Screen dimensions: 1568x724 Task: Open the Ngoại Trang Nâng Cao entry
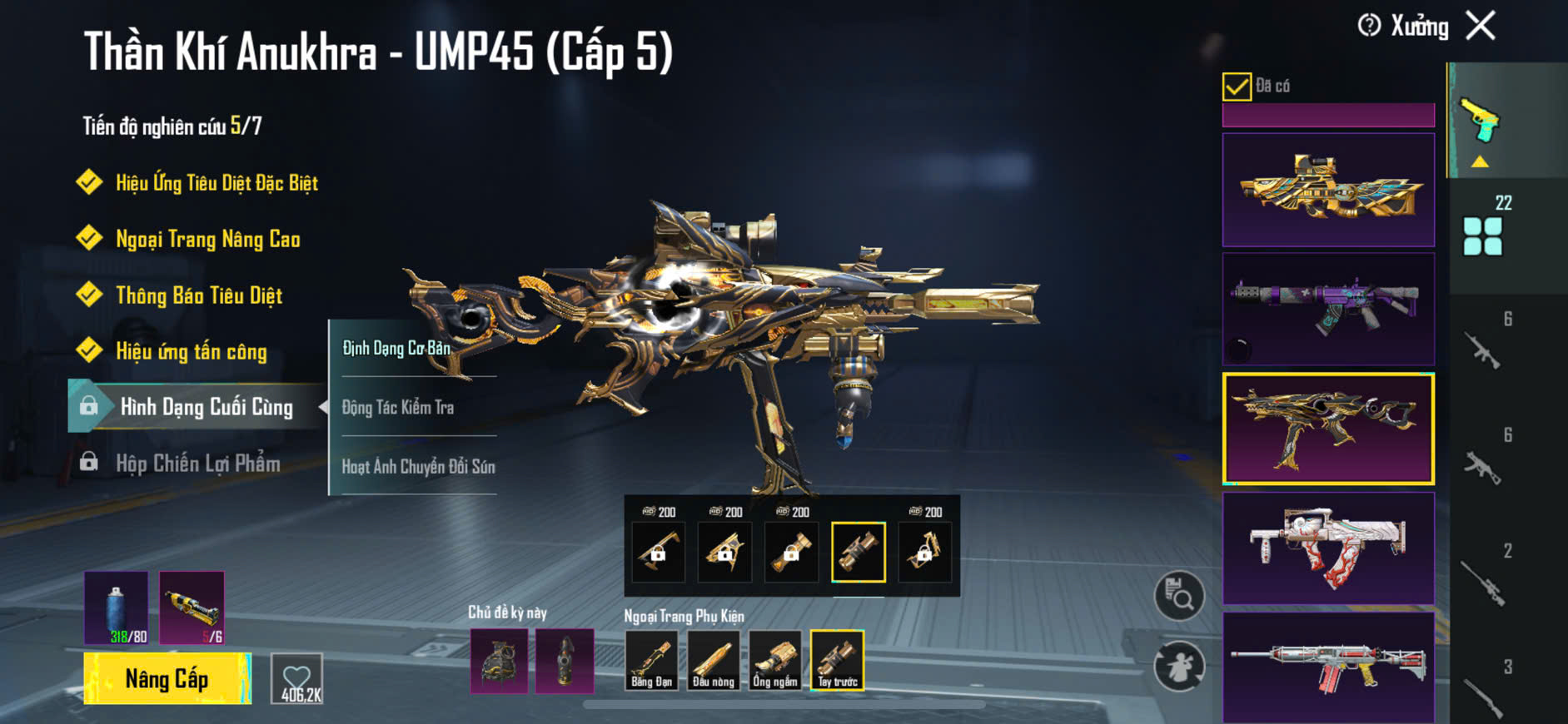click(207, 240)
